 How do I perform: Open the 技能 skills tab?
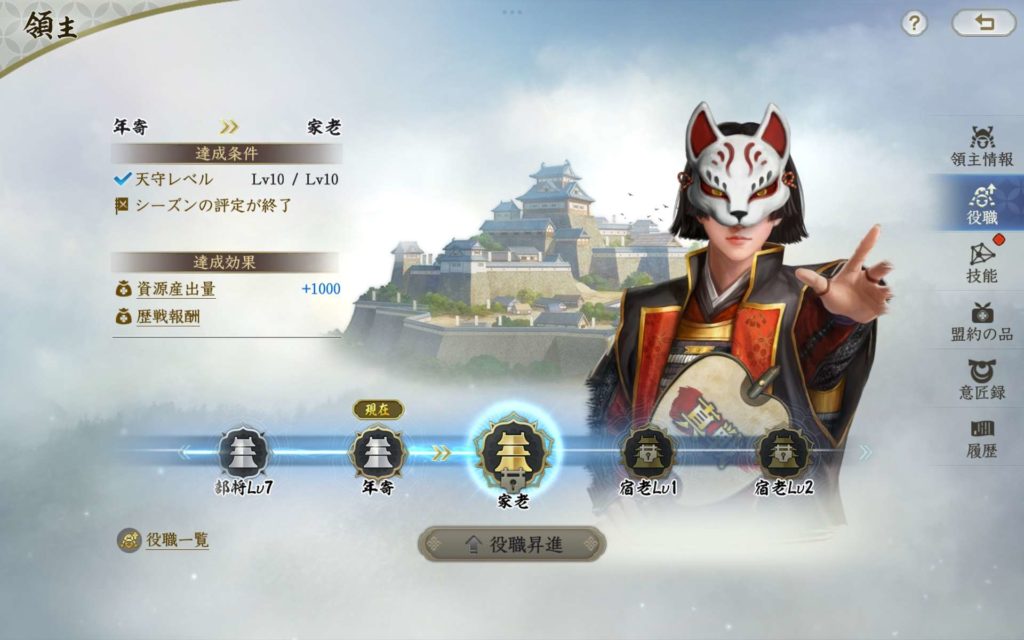coord(981,262)
